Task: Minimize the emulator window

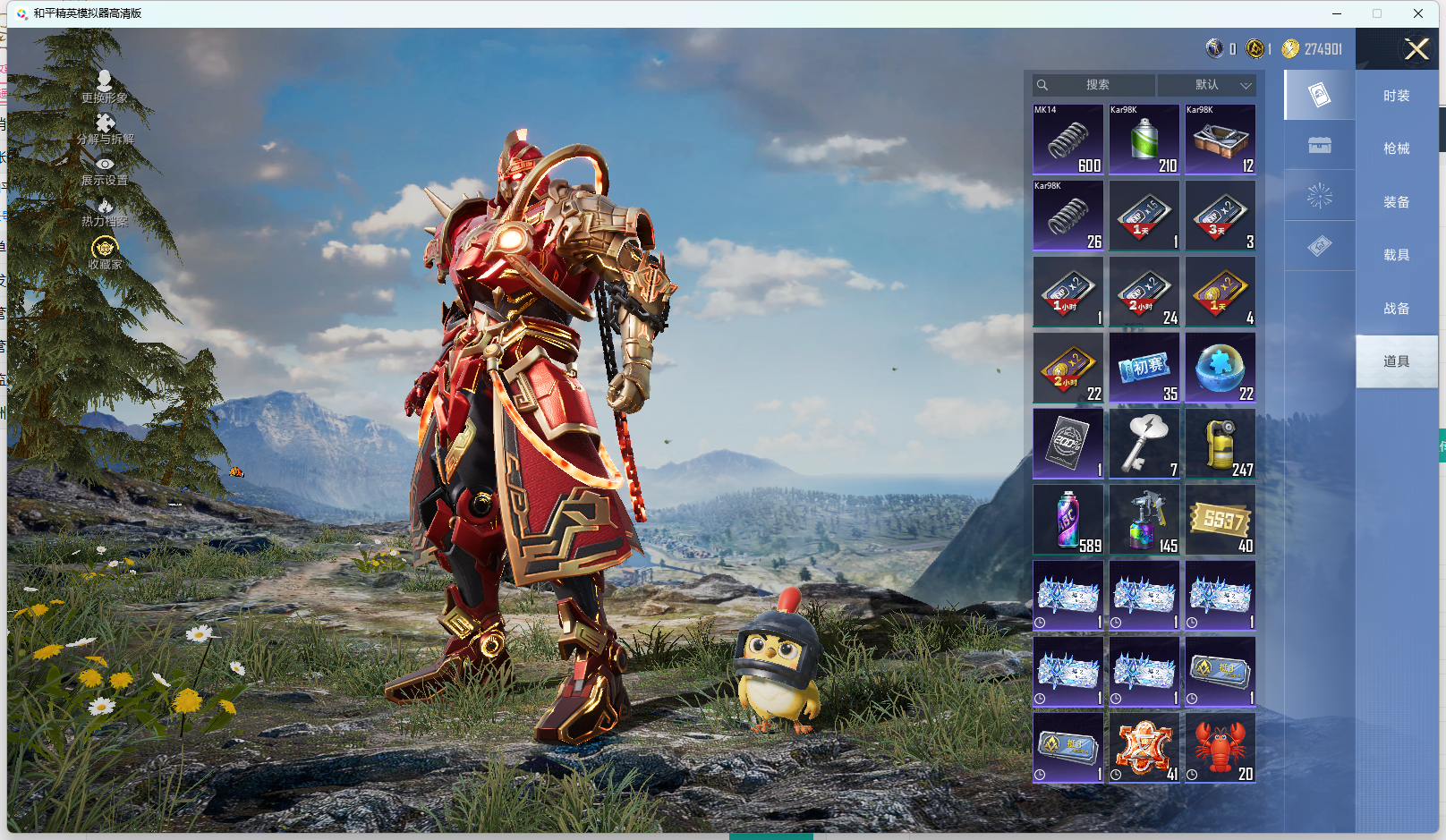Action: (1337, 13)
